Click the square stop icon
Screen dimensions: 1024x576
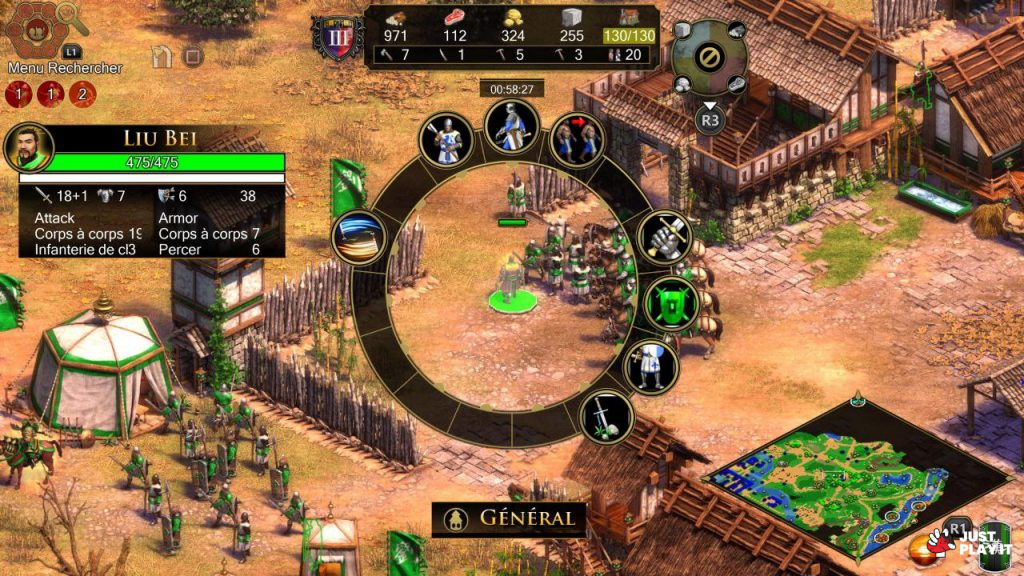pos(194,57)
